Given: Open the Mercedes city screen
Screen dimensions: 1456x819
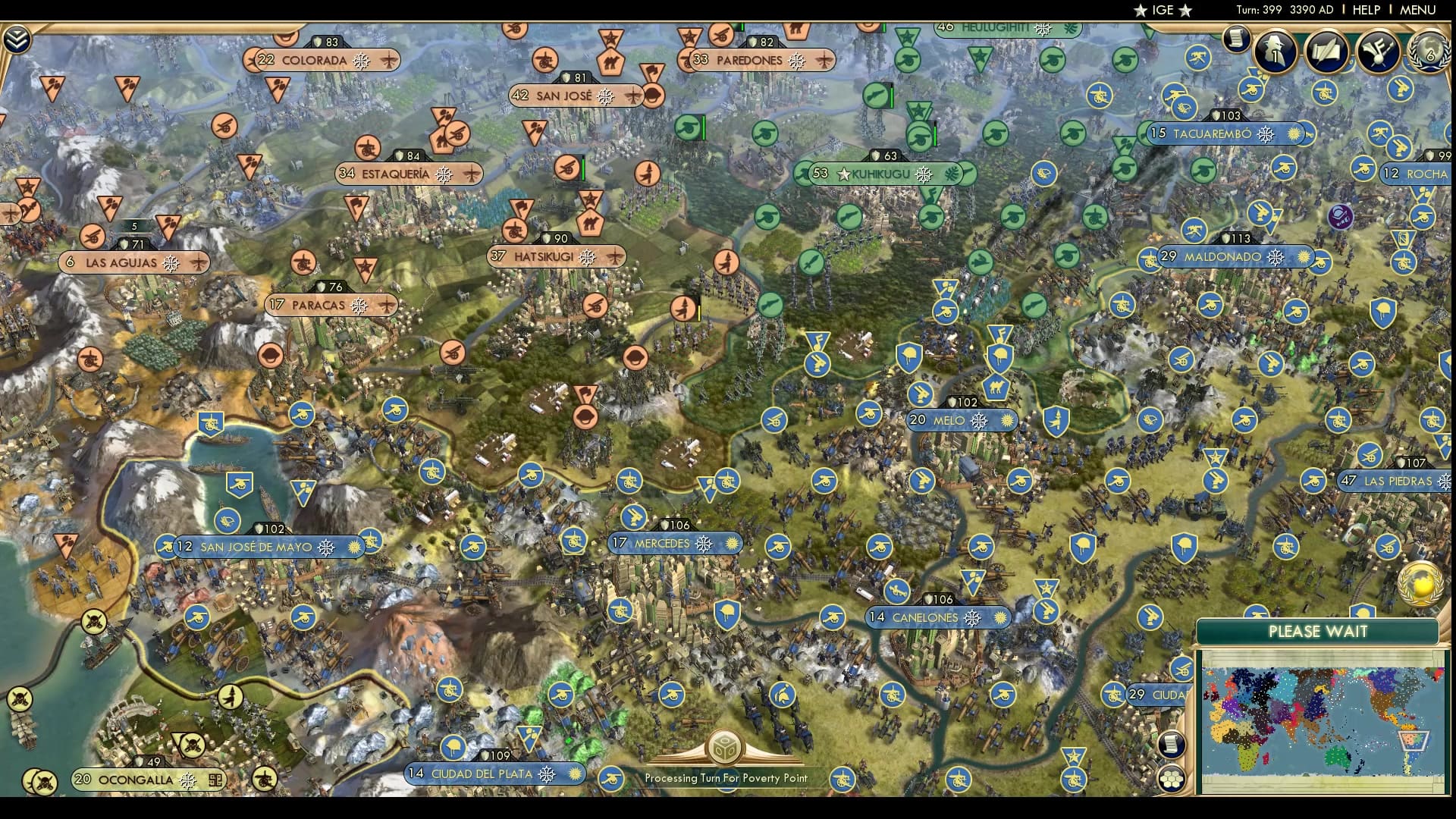Looking at the screenshot, I should pos(660,544).
